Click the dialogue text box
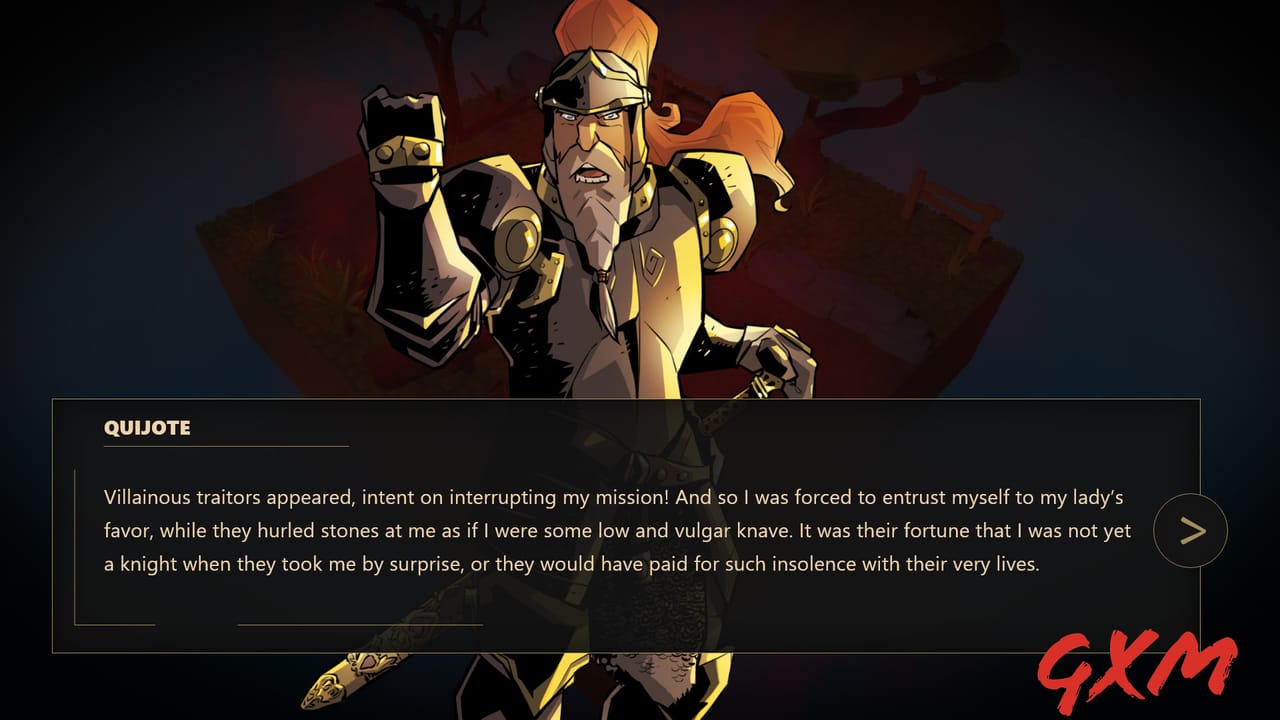Viewport: 1280px width, 720px height. 620,530
